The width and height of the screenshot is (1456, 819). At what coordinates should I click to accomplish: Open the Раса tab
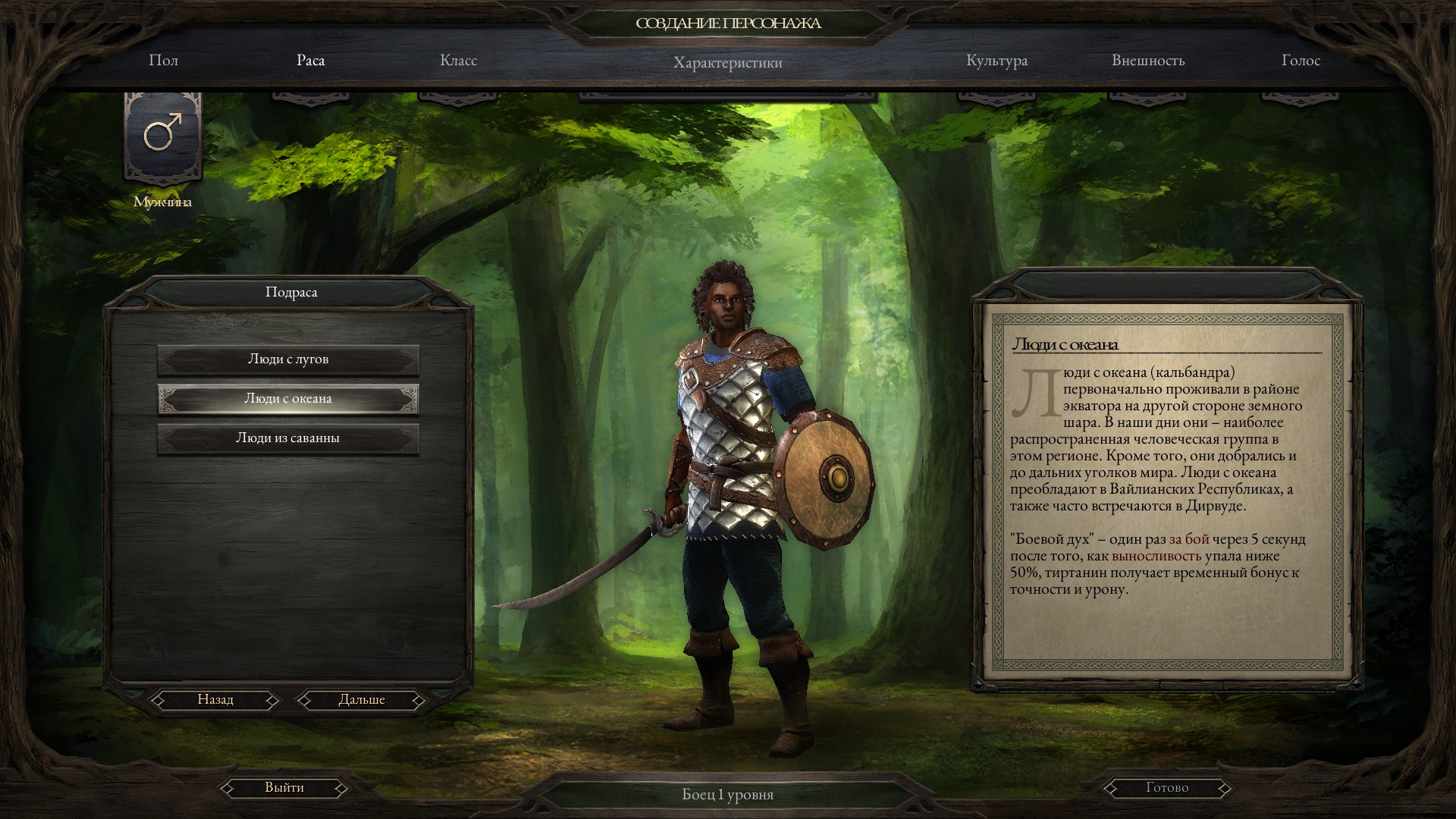311,61
